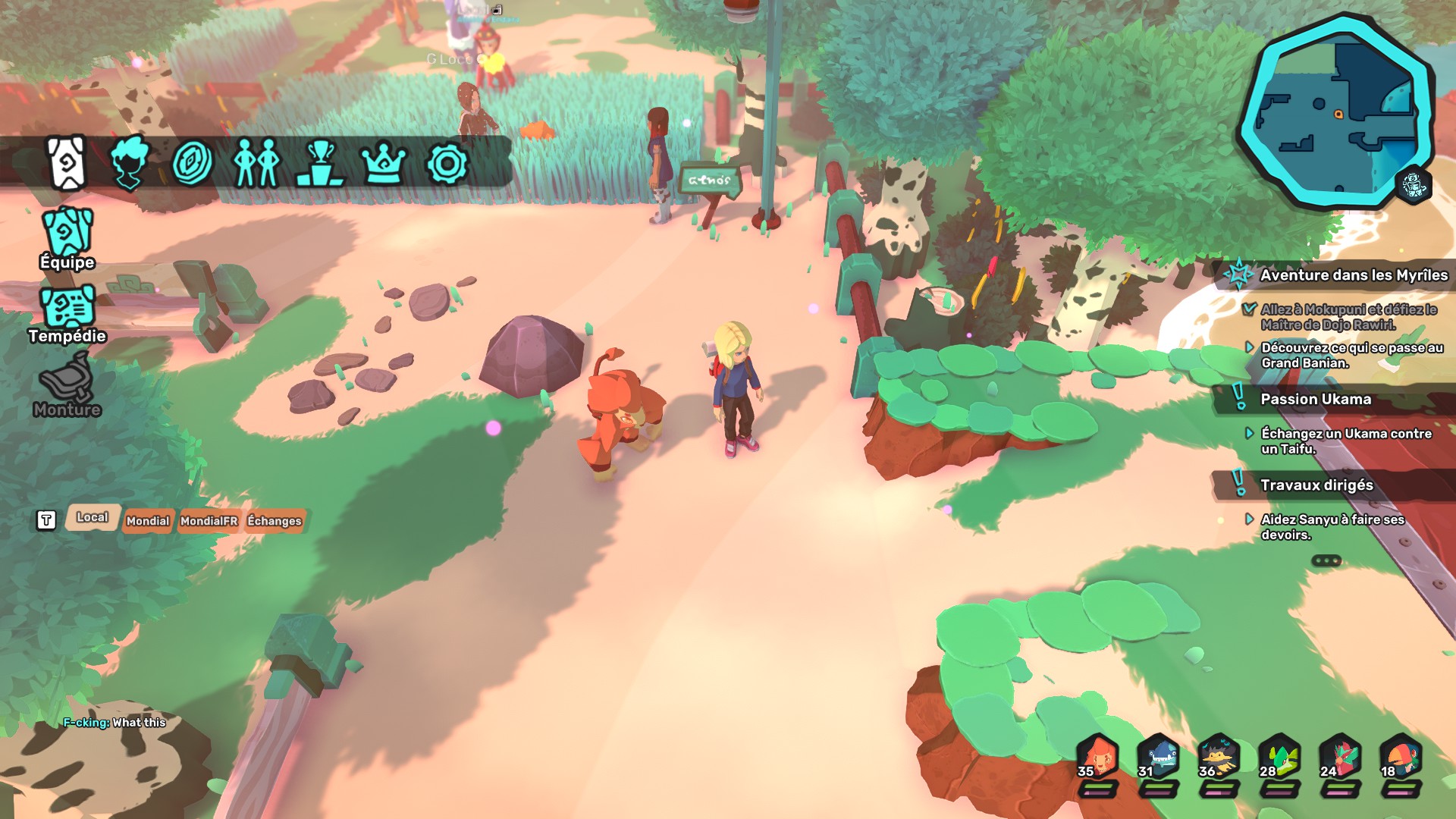Select the Monture mount icon
The width and height of the screenshot is (1456, 819).
point(67,385)
